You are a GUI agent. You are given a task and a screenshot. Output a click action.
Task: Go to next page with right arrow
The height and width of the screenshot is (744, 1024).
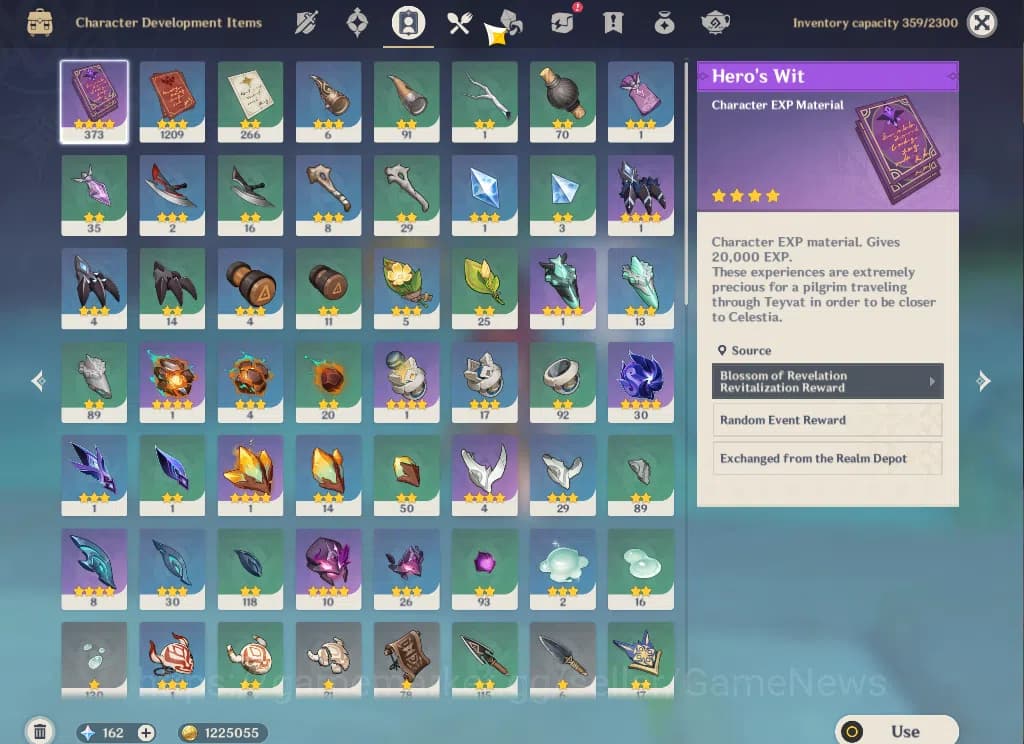983,380
